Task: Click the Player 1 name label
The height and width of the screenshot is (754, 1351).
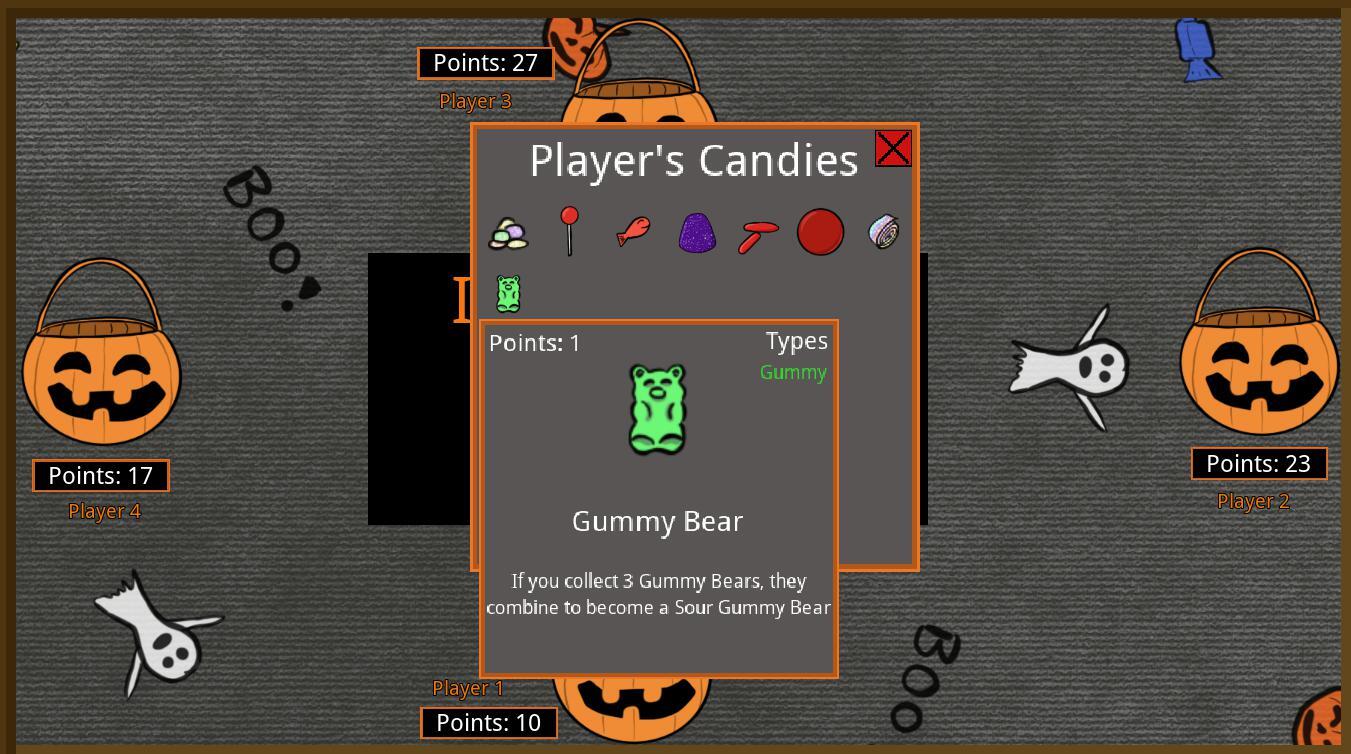Action: point(466,688)
